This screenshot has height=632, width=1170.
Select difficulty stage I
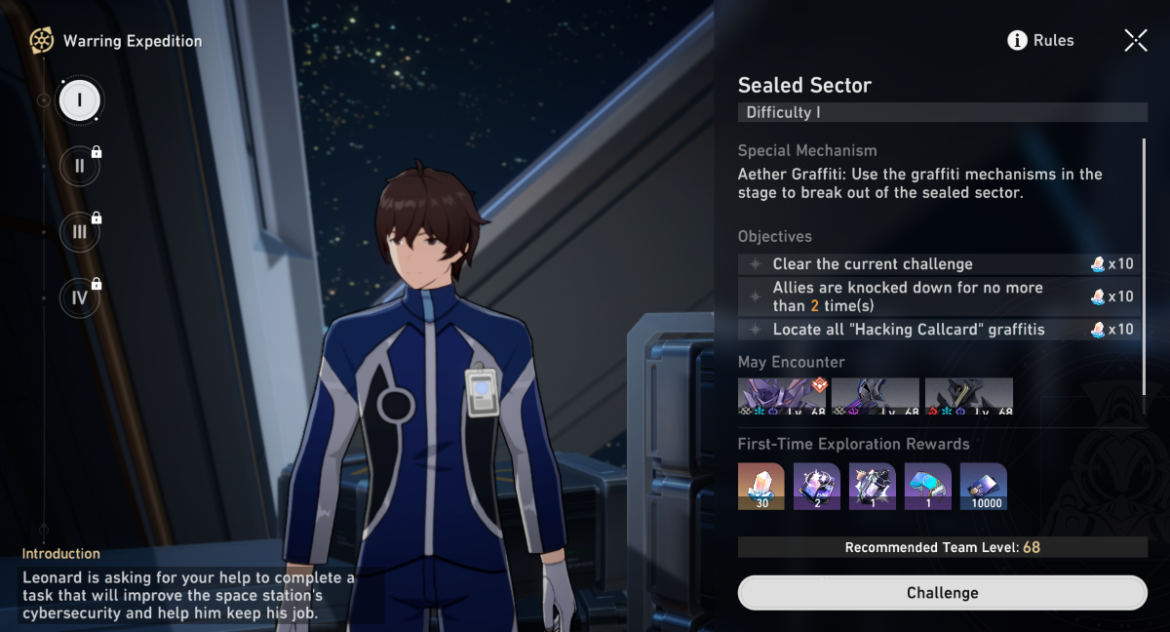[79, 100]
